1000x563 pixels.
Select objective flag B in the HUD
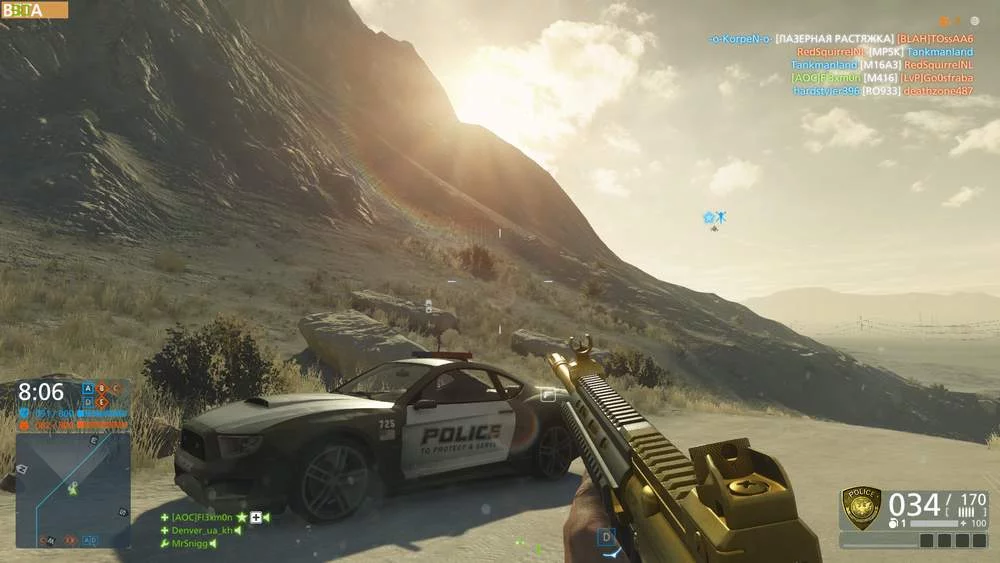(x=101, y=388)
